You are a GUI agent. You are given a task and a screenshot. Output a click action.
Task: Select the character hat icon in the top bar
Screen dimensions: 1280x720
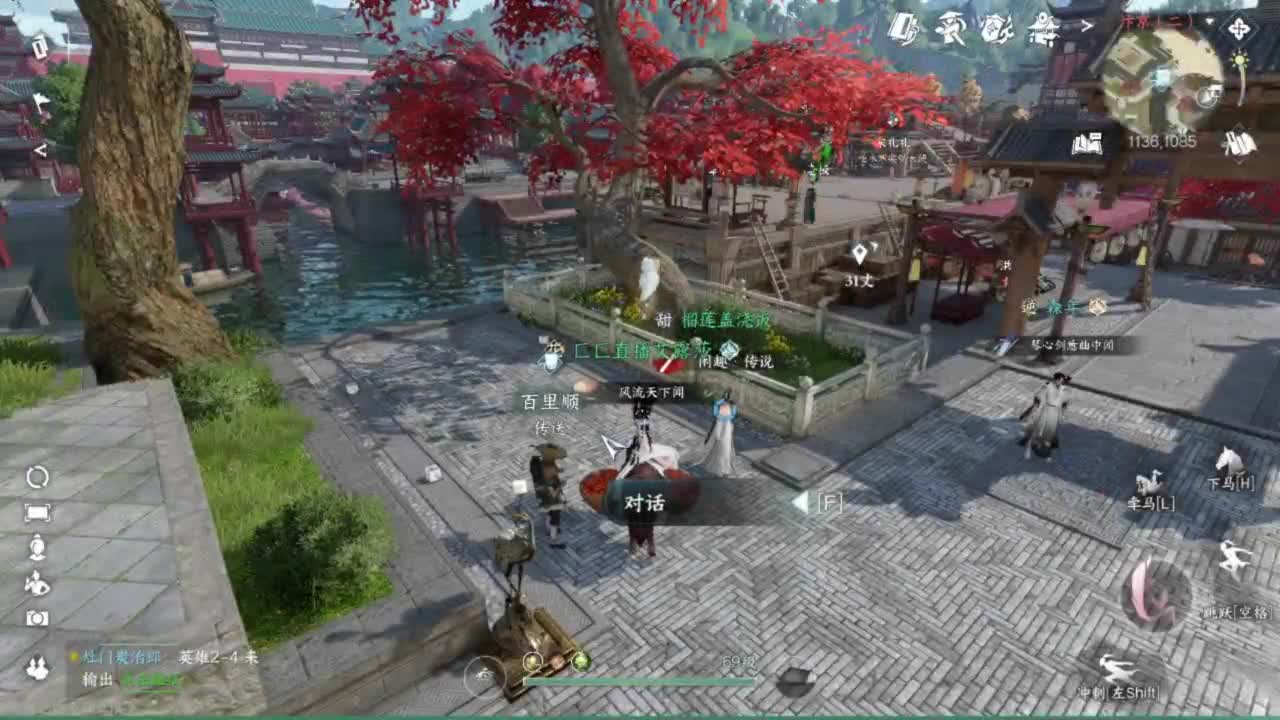[949, 26]
